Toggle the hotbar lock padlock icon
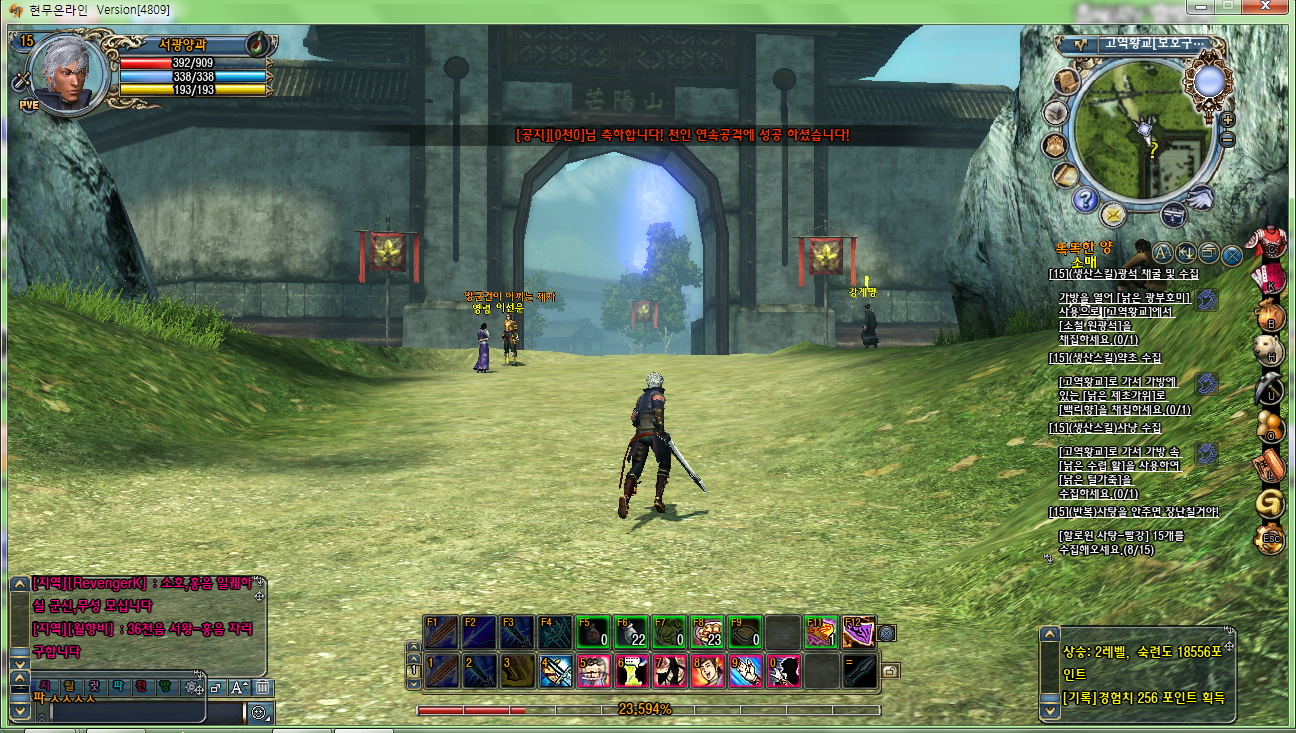 (889, 670)
